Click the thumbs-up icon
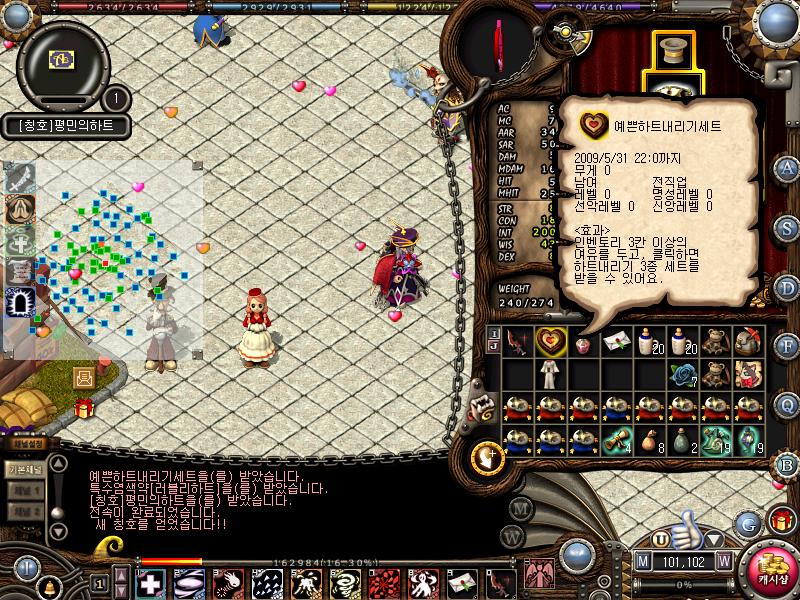The width and height of the screenshot is (800, 600). coord(684,527)
